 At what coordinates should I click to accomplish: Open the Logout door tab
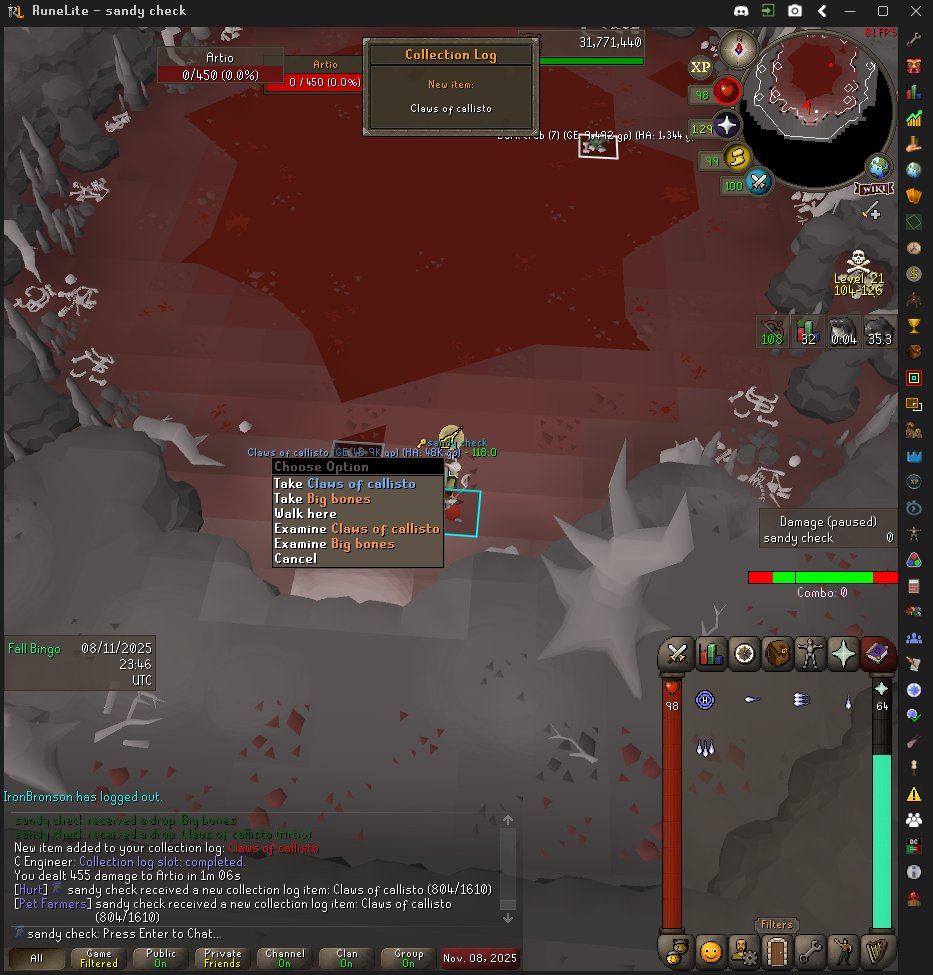tap(777, 949)
